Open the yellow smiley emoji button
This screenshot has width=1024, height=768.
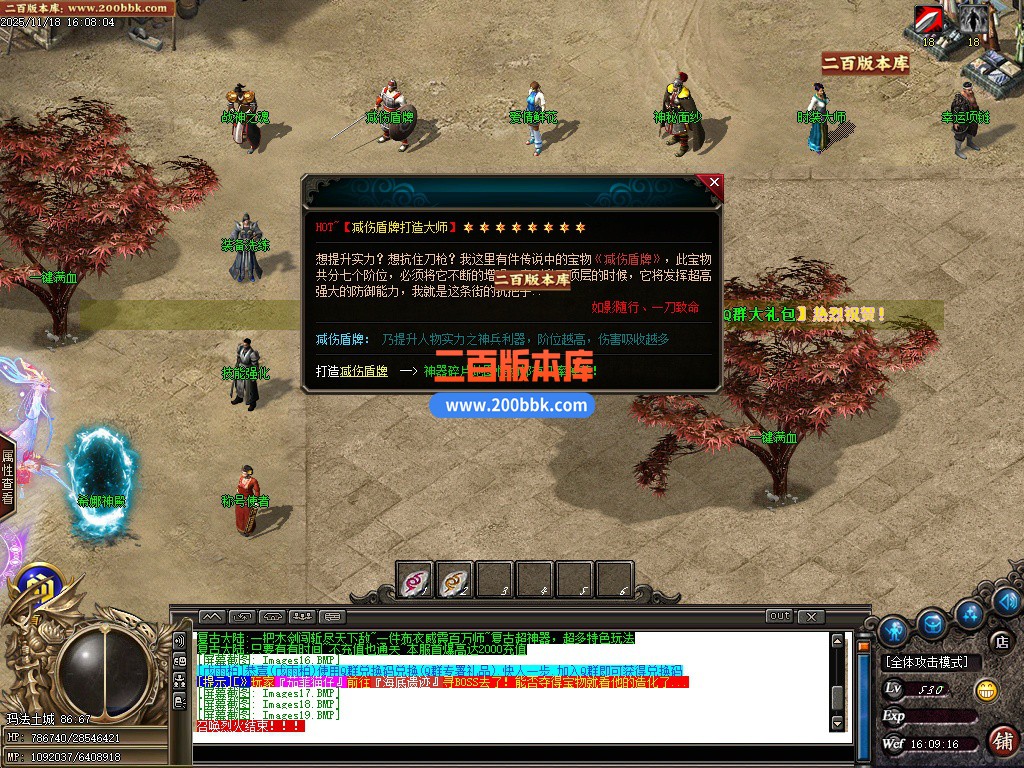987,690
